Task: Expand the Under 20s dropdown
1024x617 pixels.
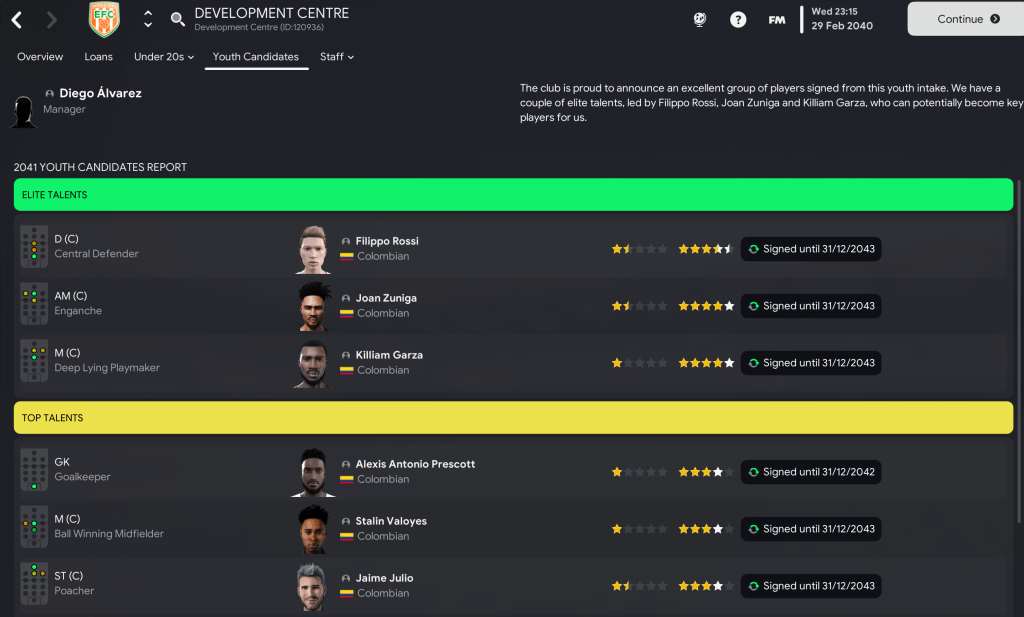Action: (x=163, y=57)
